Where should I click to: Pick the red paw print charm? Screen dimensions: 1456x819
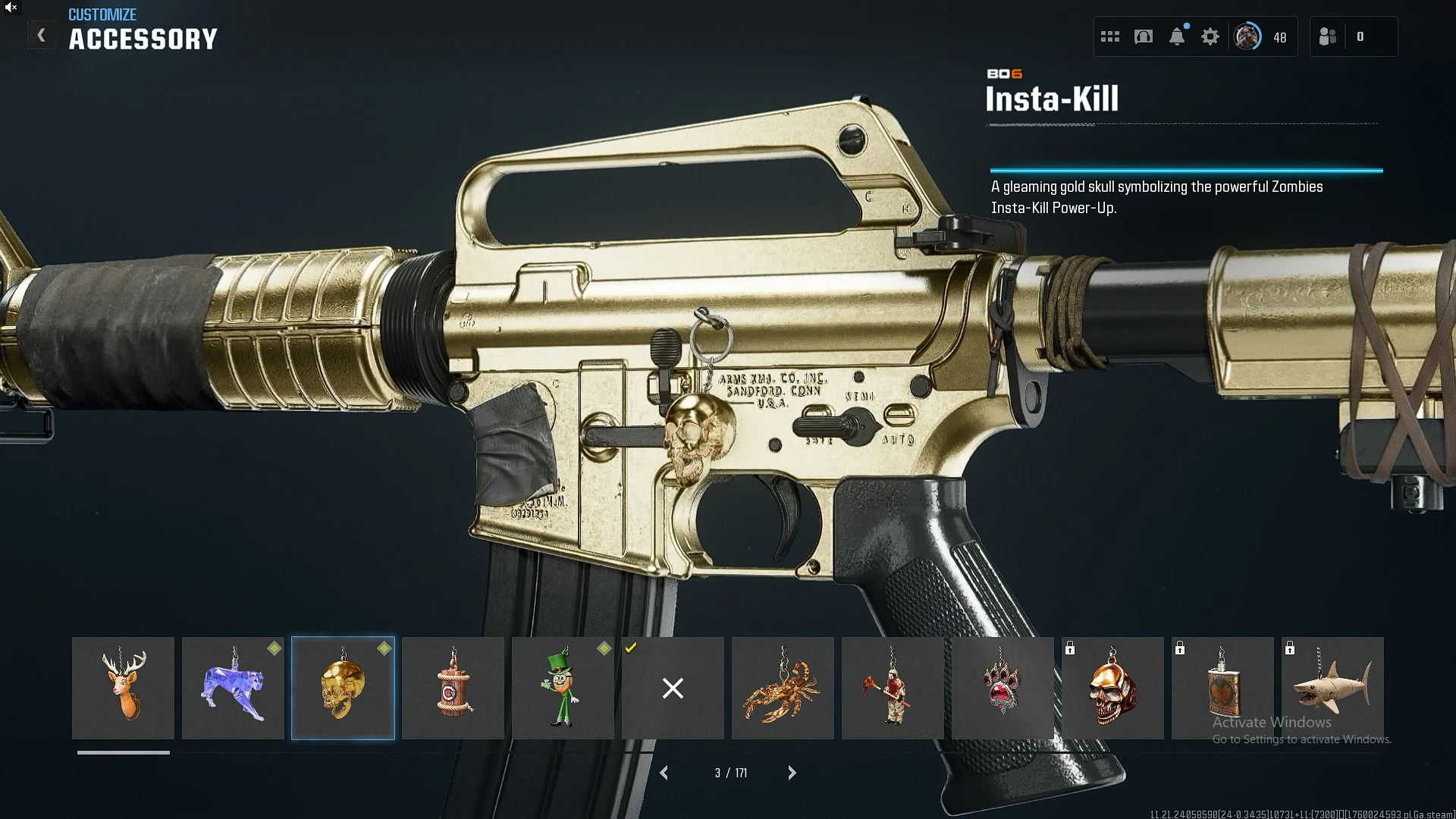coord(1003,688)
